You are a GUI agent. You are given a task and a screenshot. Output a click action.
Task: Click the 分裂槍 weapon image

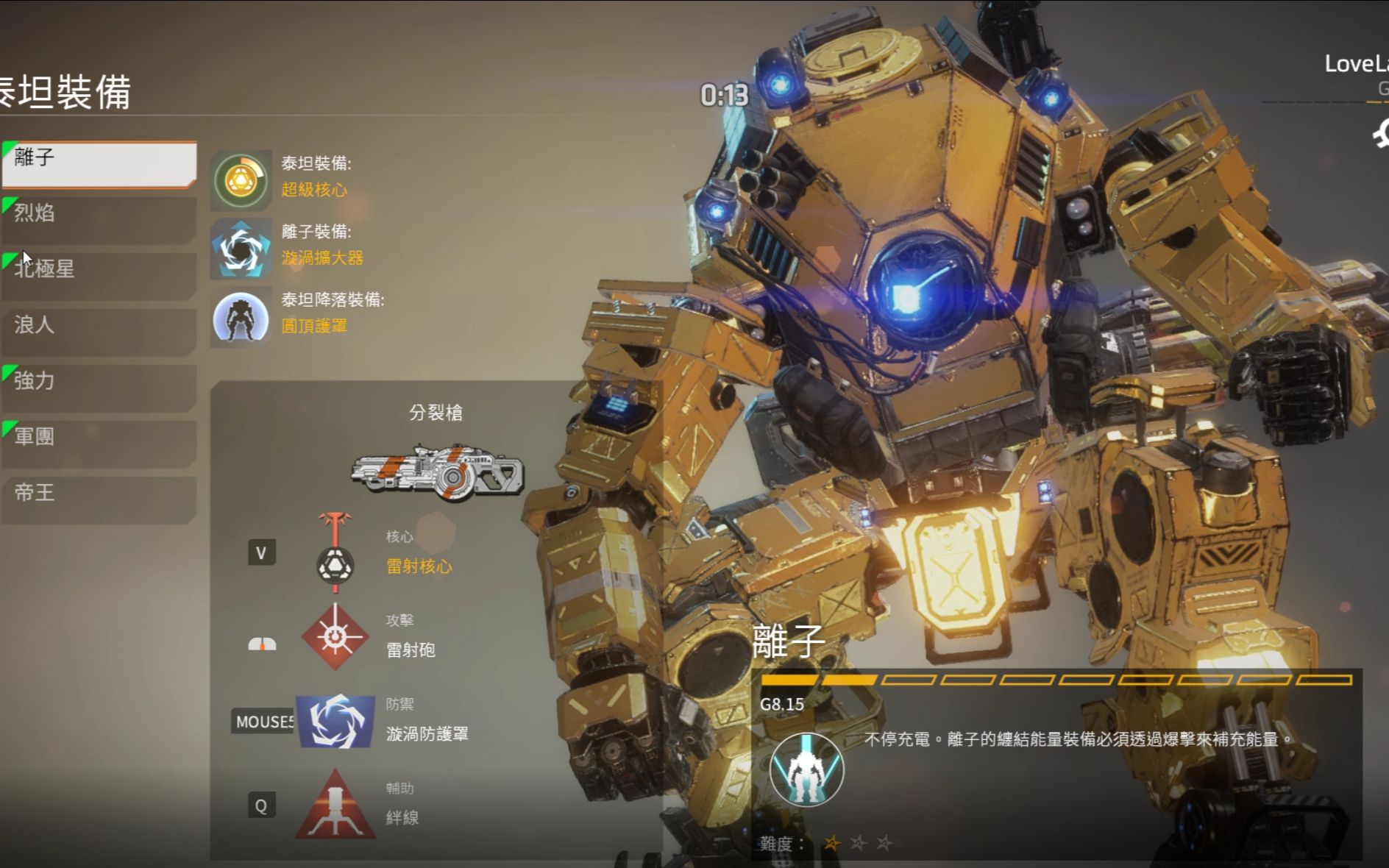[x=438, y=472]
